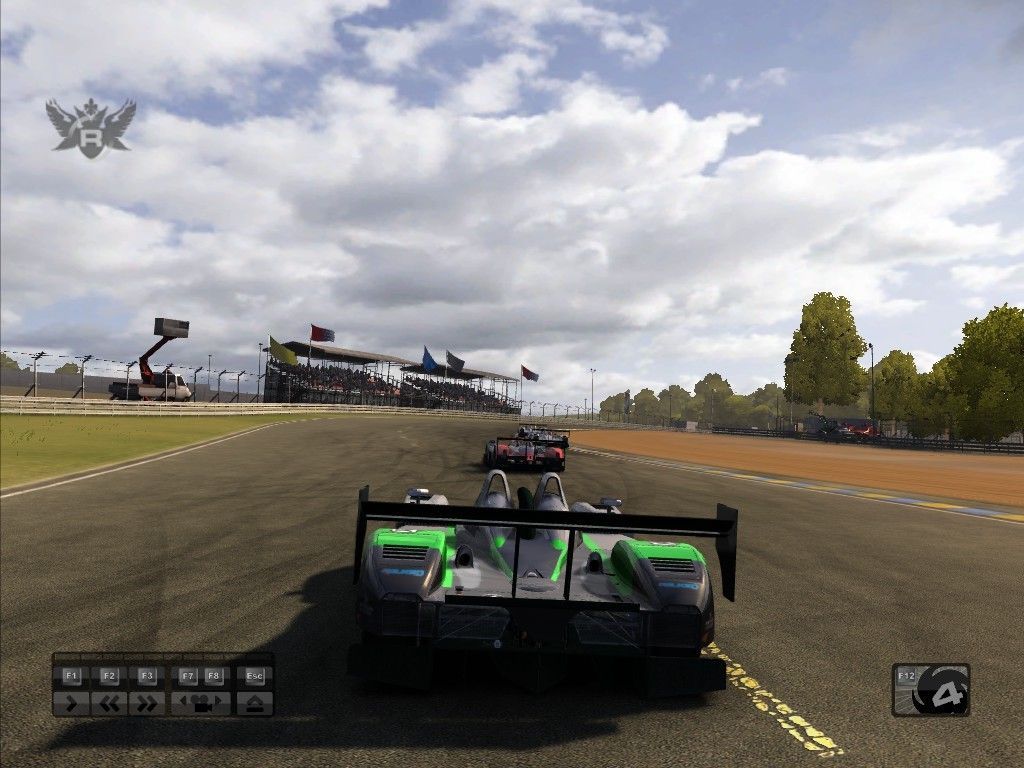Viewport: 1024px width, 768px height.
Task: Fast-forward the replay with the double-right arrows
Action: (147, 703)
